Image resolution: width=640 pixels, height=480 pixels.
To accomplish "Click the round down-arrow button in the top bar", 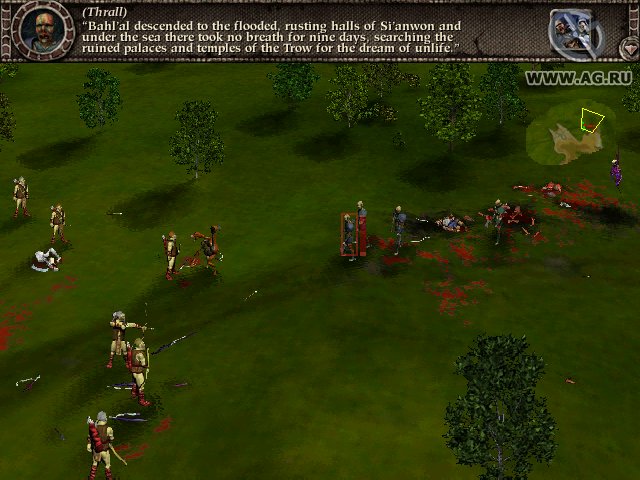I will 627,48.
